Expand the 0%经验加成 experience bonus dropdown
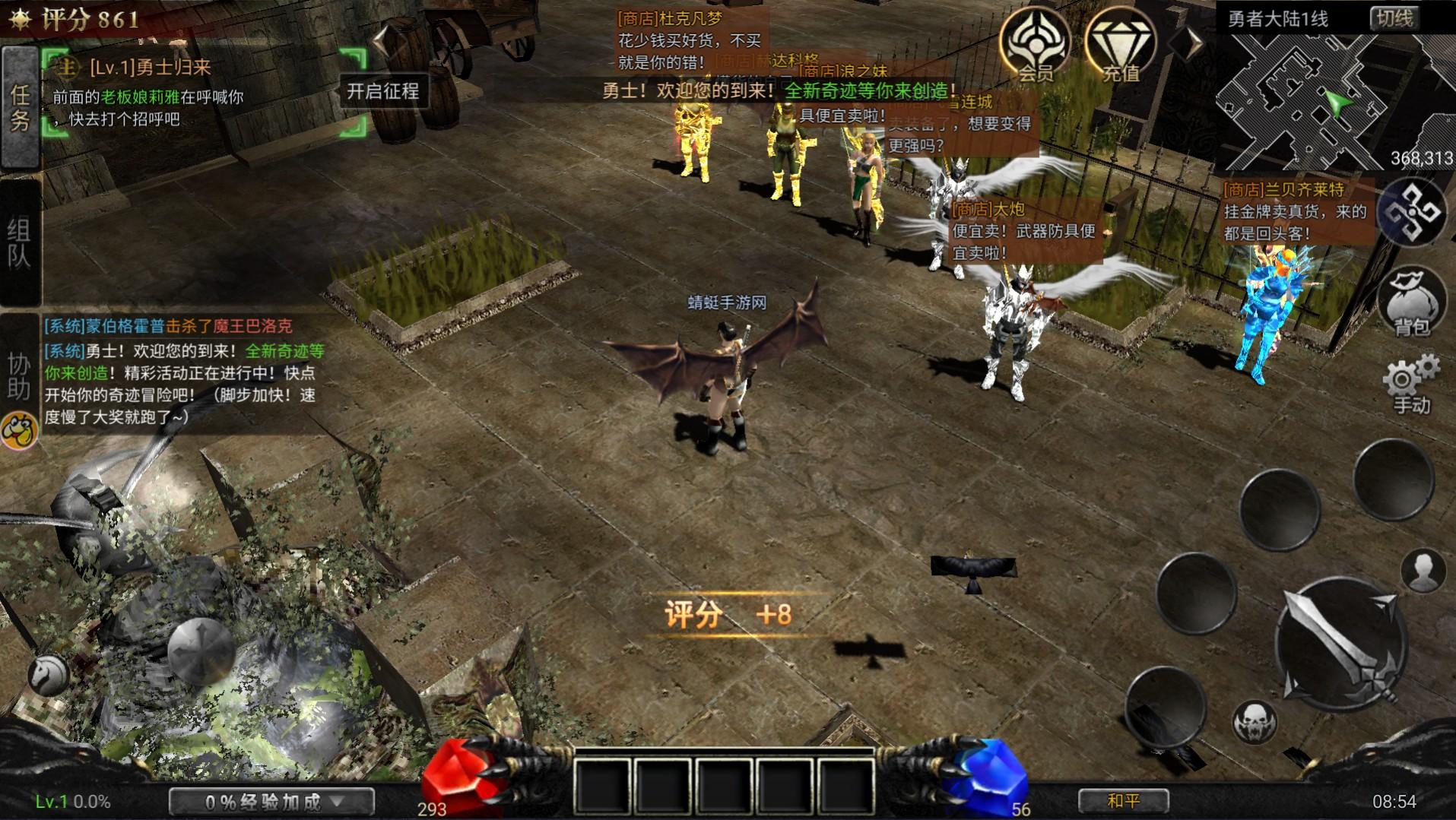The width and height of the screenshot is (1456, 820). [272, 800]
